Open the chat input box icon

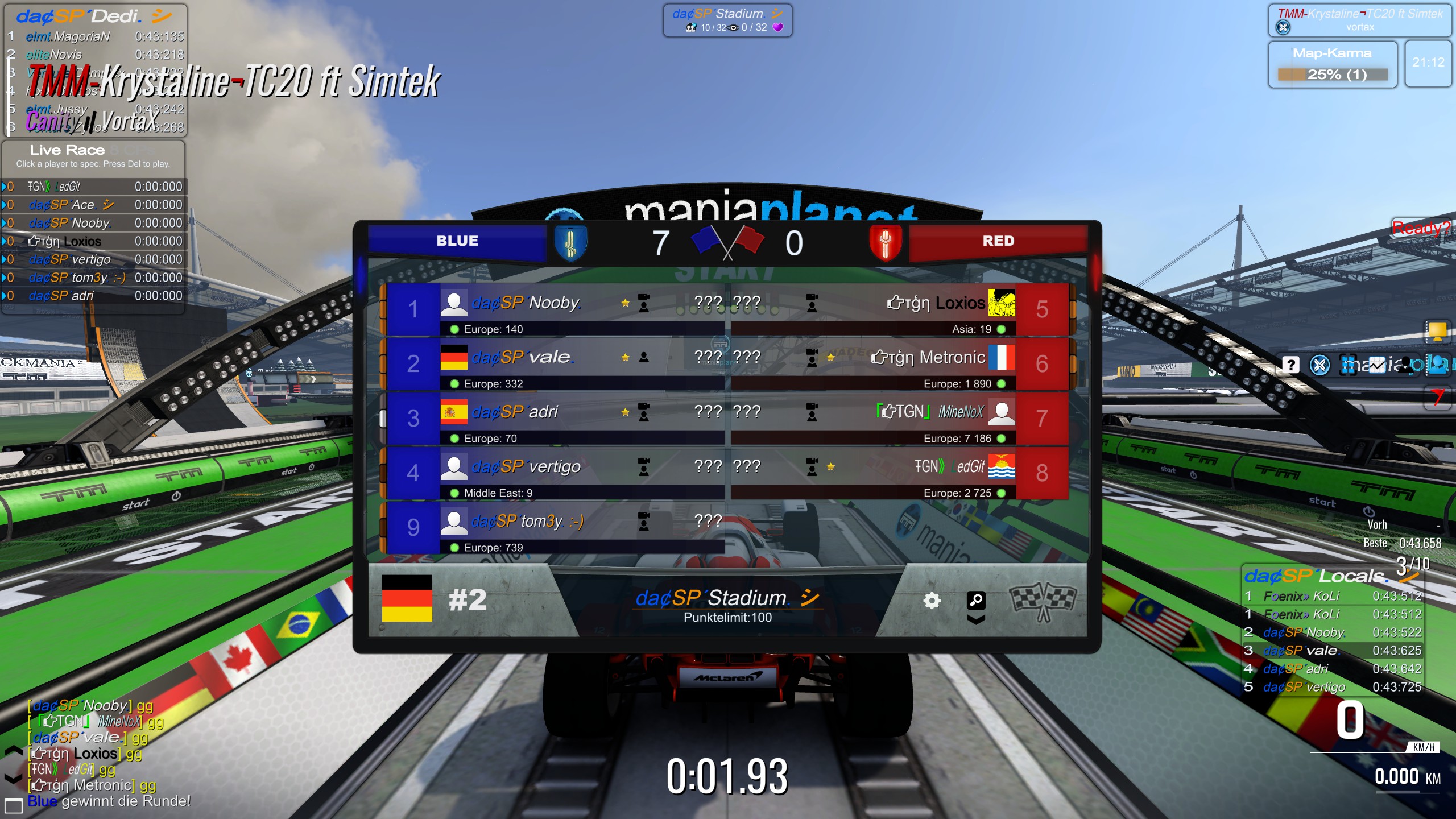coord(13,805)
